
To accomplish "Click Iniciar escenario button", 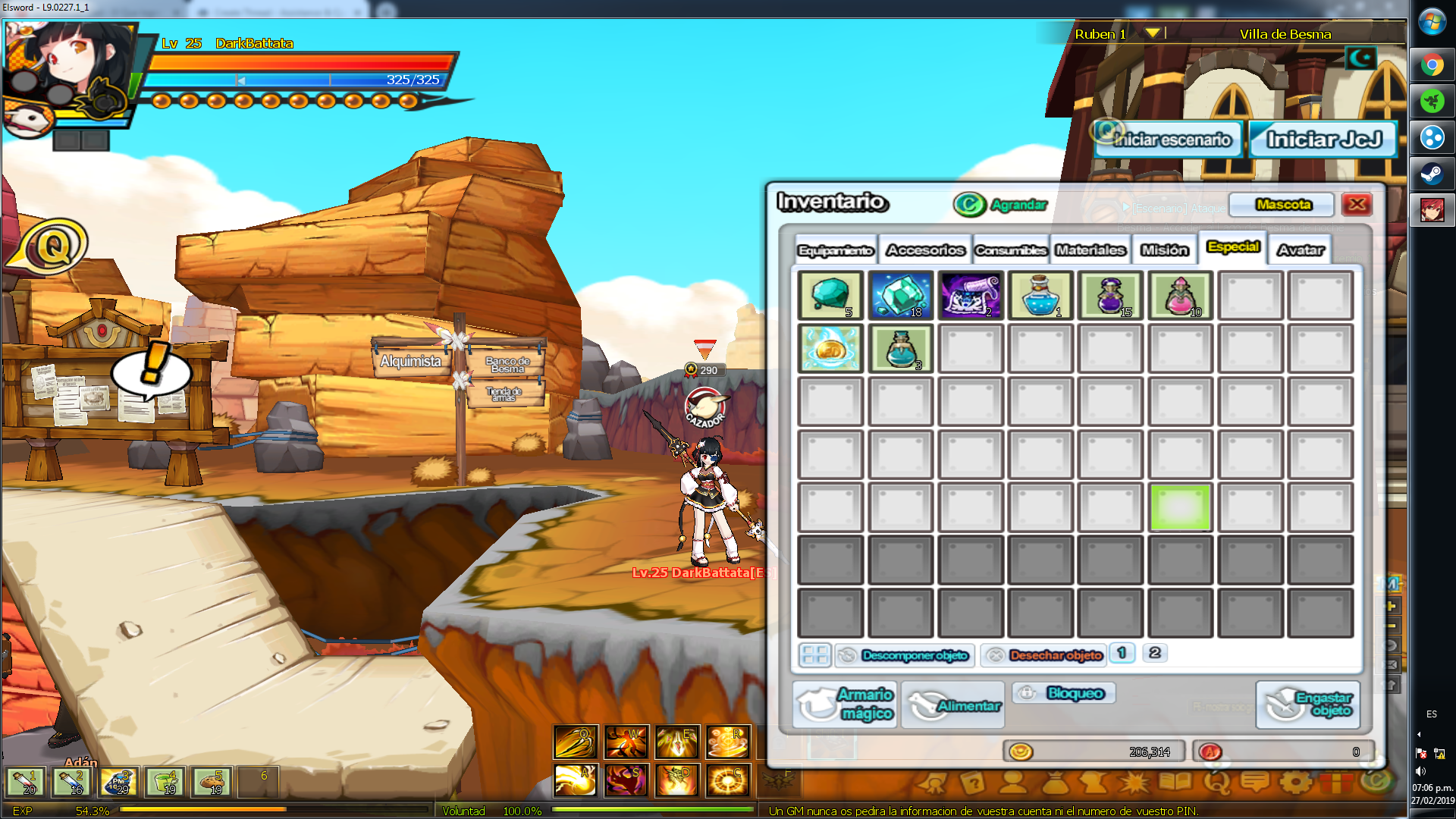I will click(1169, 140).
